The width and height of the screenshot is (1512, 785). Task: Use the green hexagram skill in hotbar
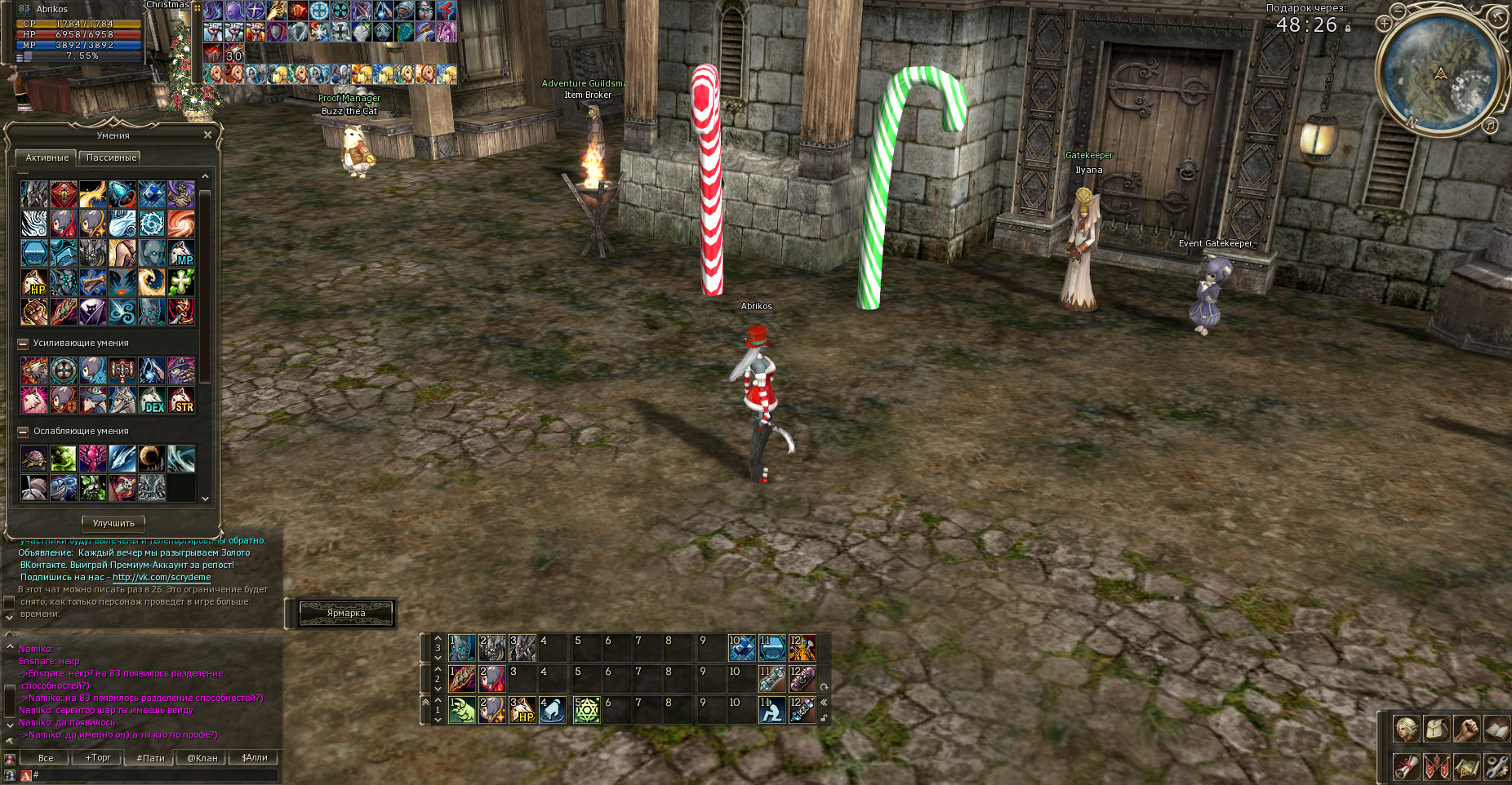coord(586,710)
